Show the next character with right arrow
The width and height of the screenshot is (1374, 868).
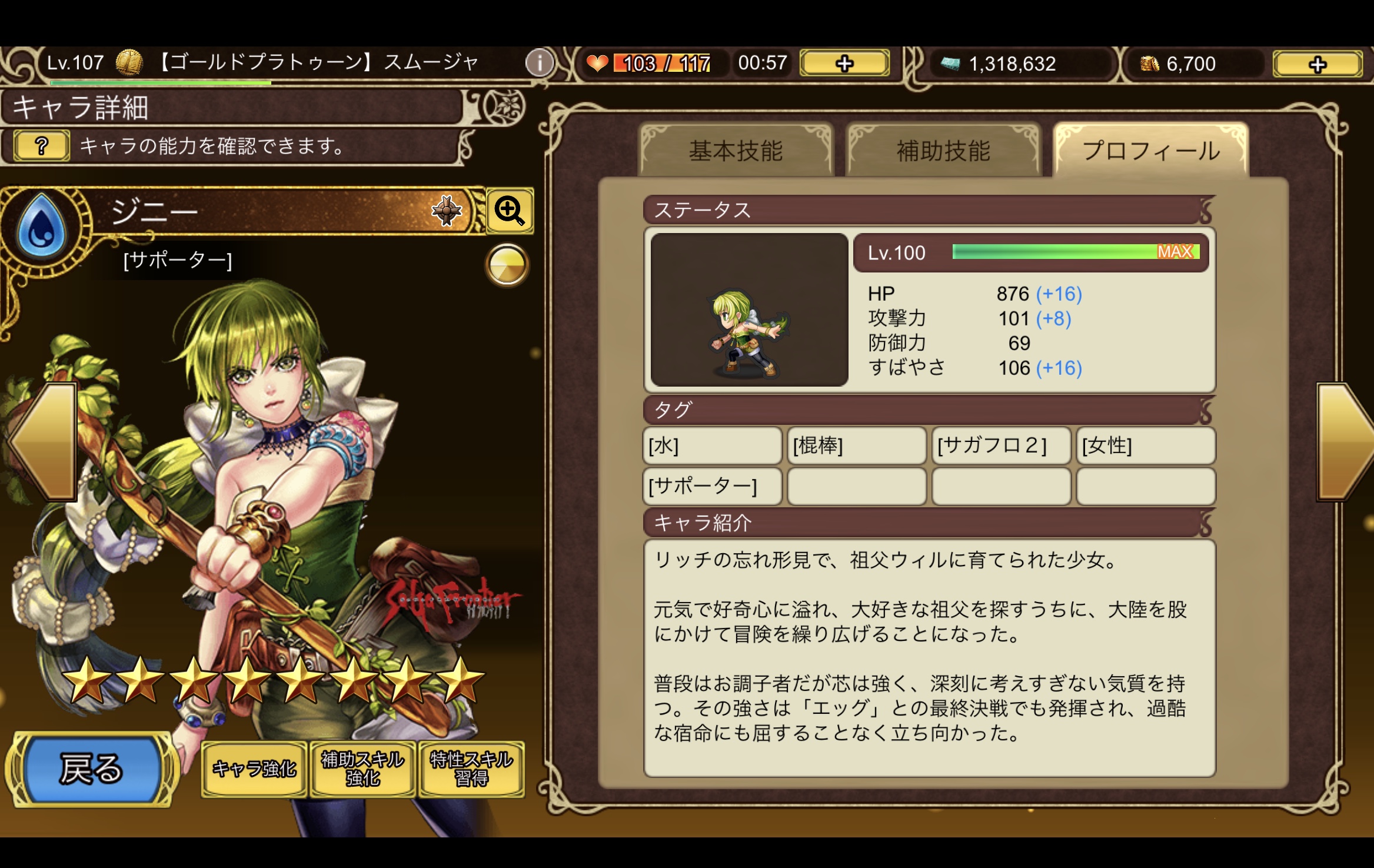(1345, 441)
